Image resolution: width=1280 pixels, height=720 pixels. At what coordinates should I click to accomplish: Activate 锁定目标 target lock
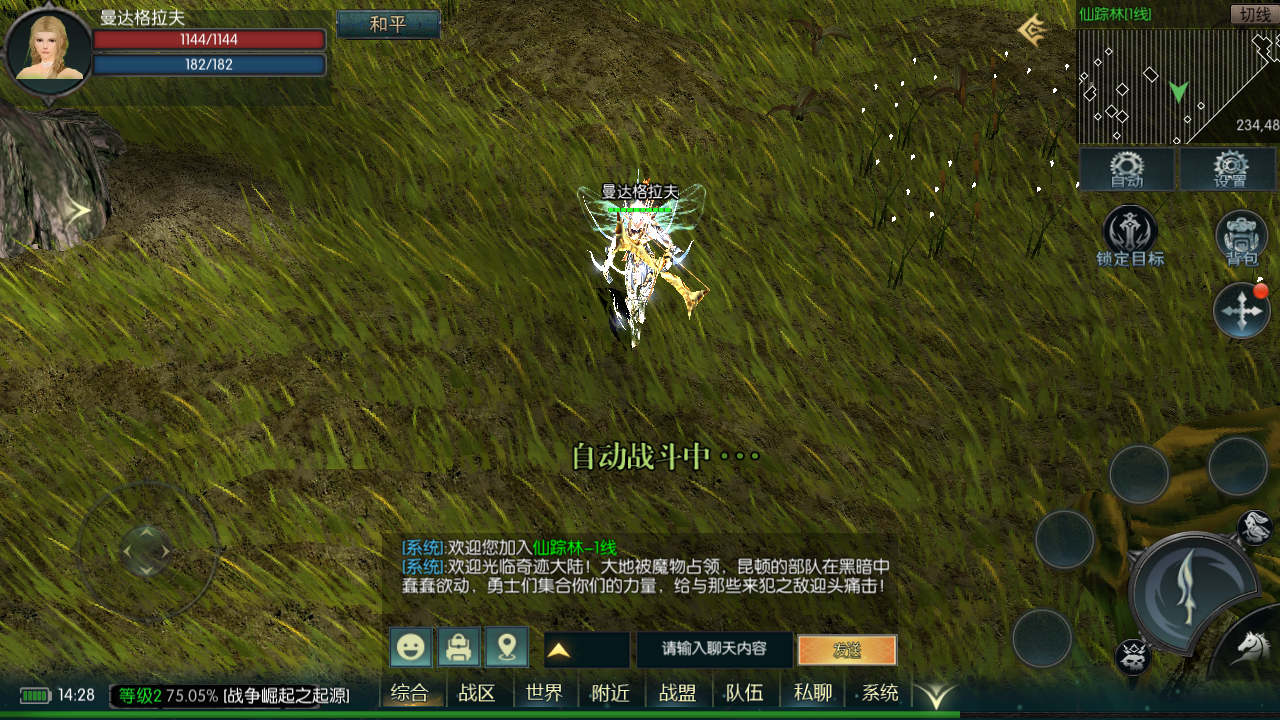[1129, 236]
